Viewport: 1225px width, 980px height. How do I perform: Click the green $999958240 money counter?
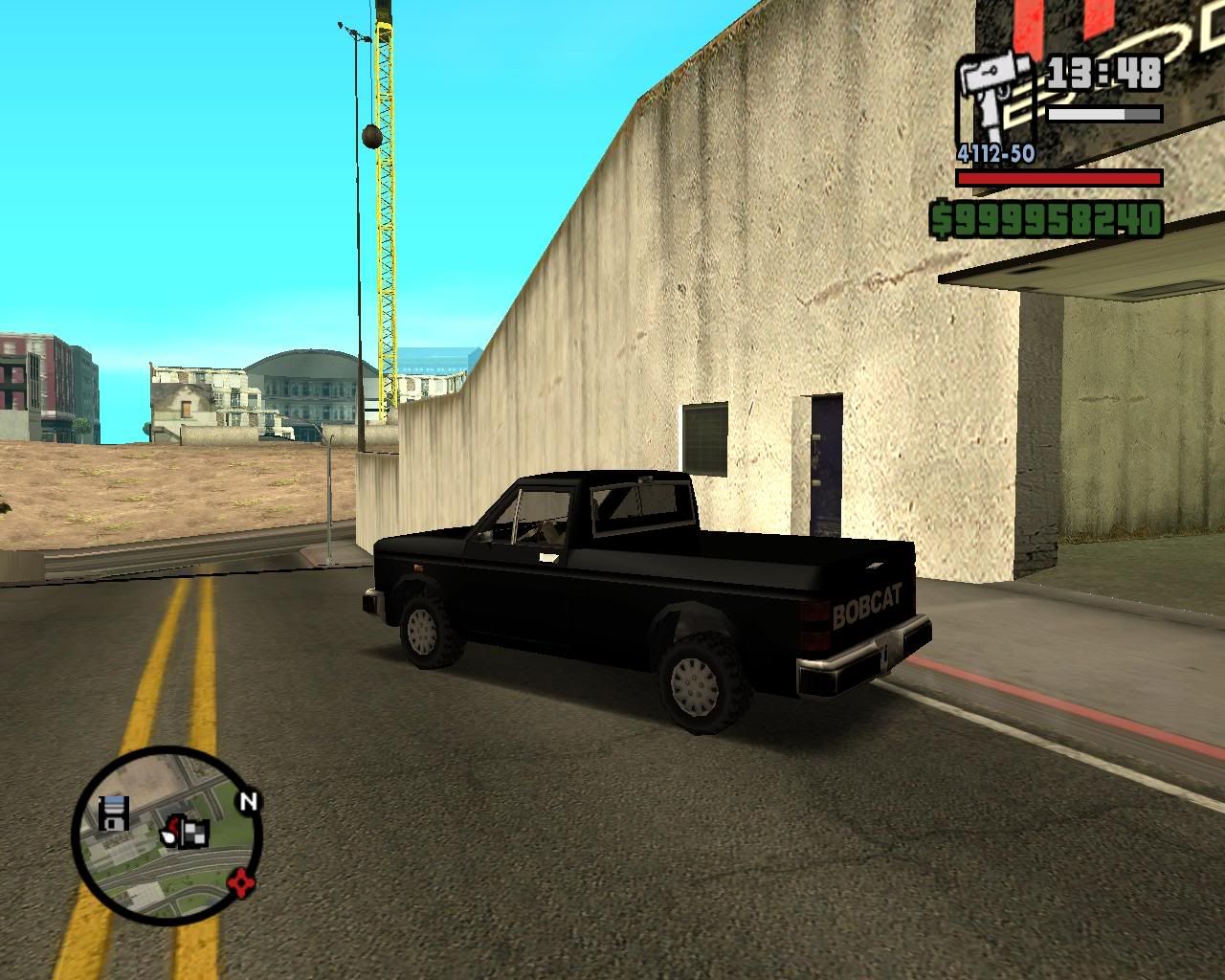pos(1048,220)
